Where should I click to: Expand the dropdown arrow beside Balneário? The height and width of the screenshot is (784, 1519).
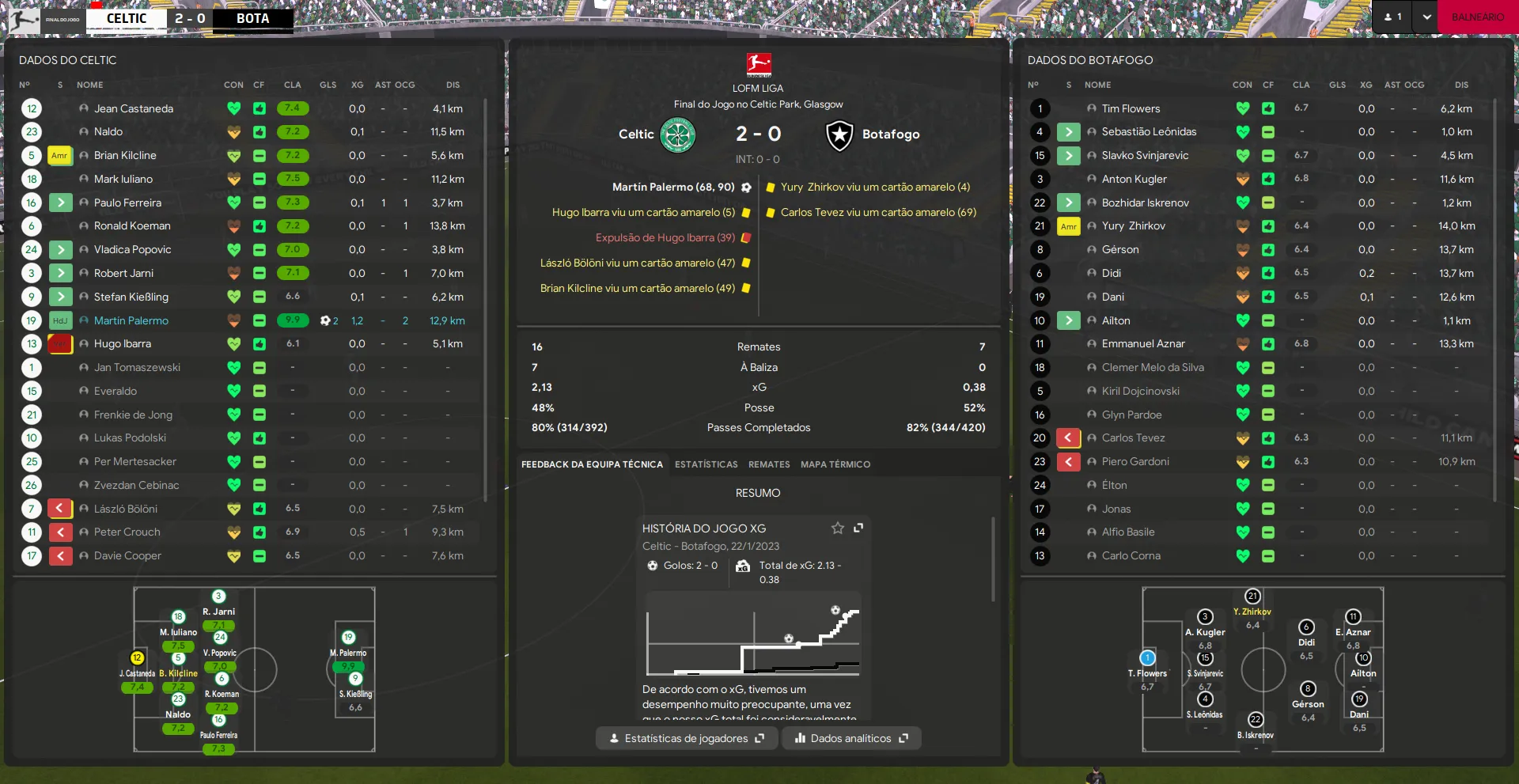coord(1426,17)
